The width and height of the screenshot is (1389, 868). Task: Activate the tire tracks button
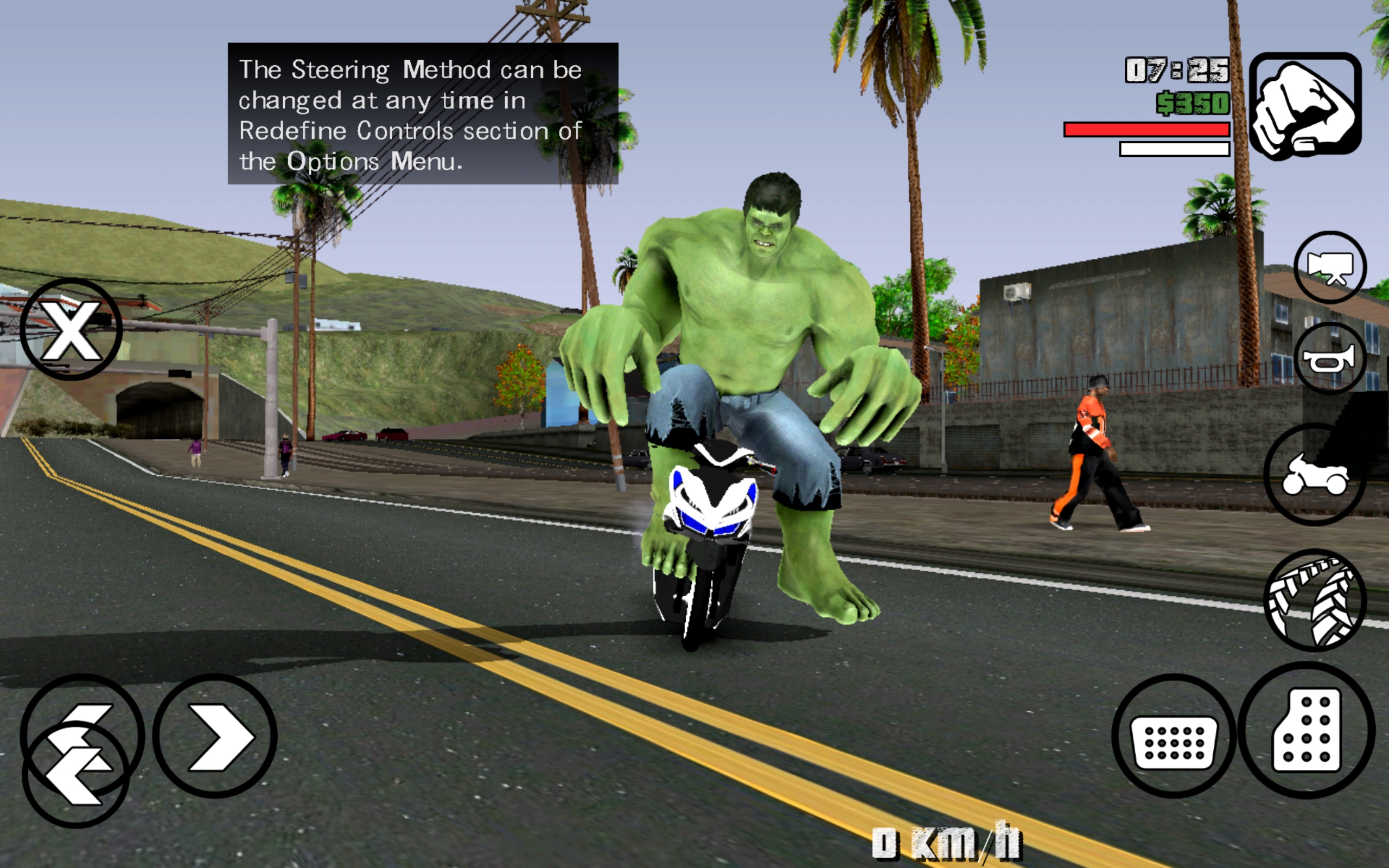pyautogui.click(x=1314, y=600)
